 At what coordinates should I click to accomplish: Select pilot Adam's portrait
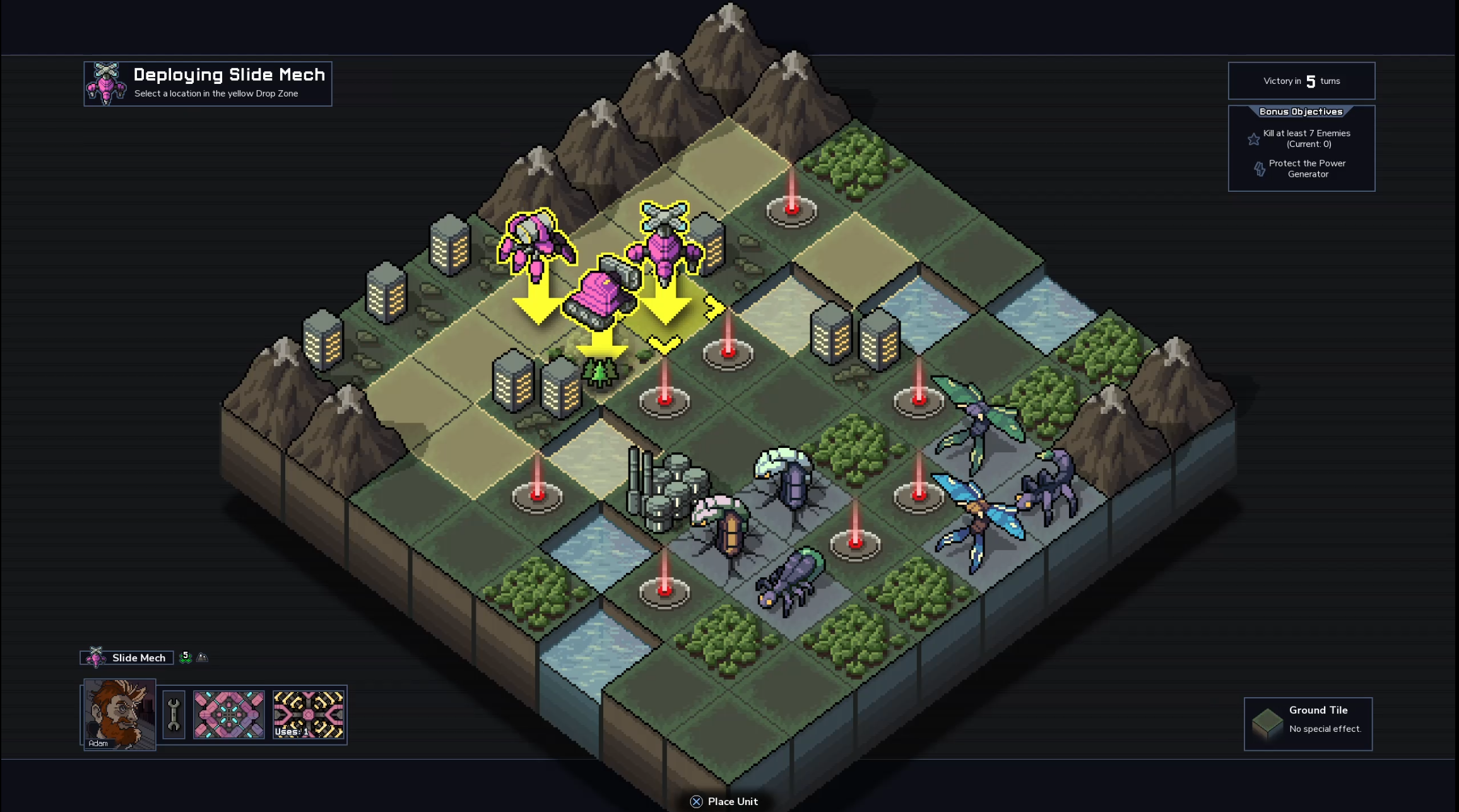tap(119, 714)
